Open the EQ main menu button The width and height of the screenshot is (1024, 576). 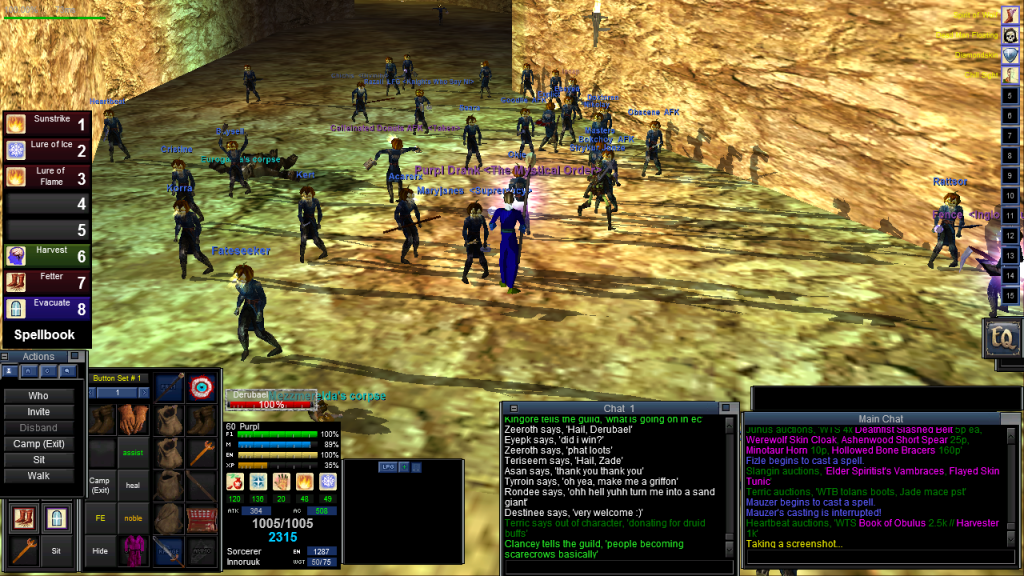[1001, 339]
